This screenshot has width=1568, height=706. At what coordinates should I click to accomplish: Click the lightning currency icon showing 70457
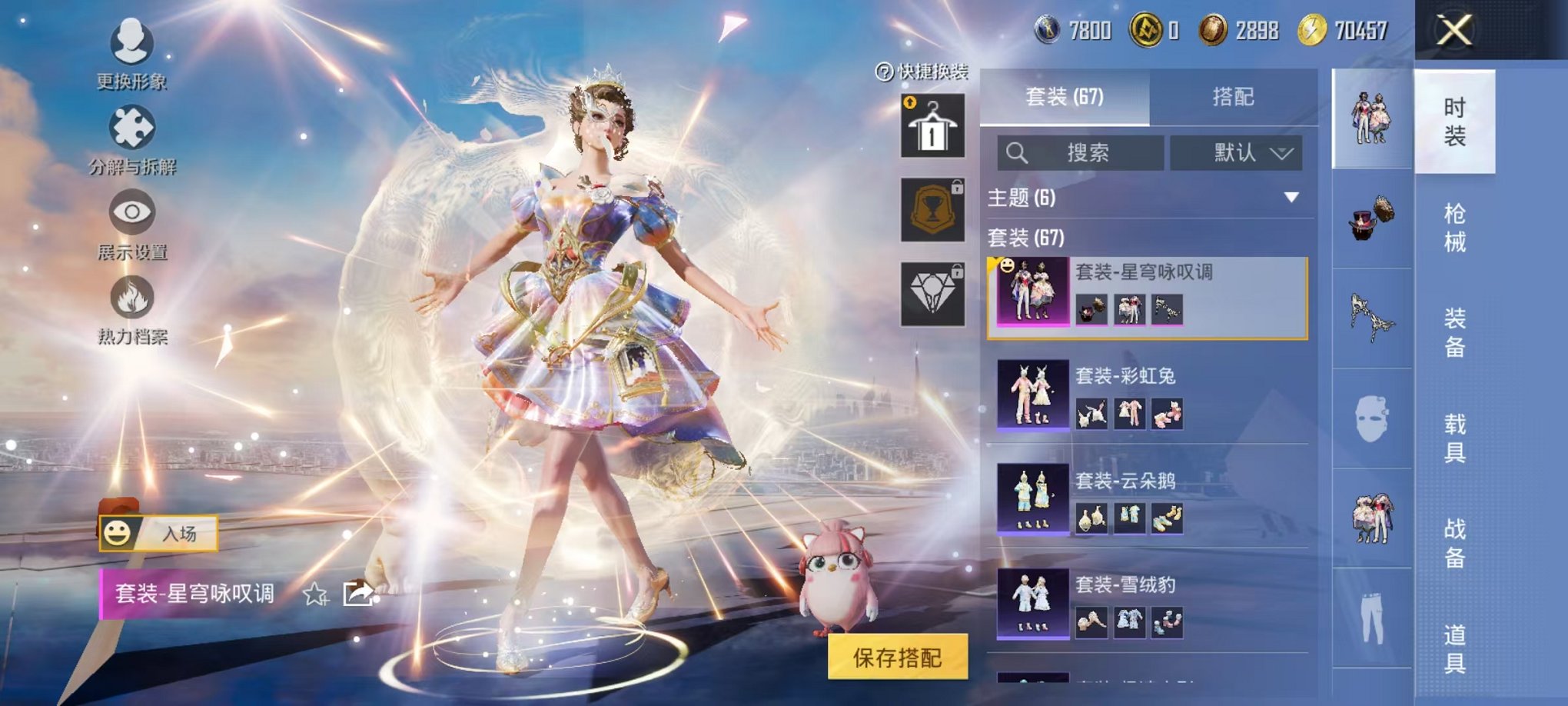1312,31
